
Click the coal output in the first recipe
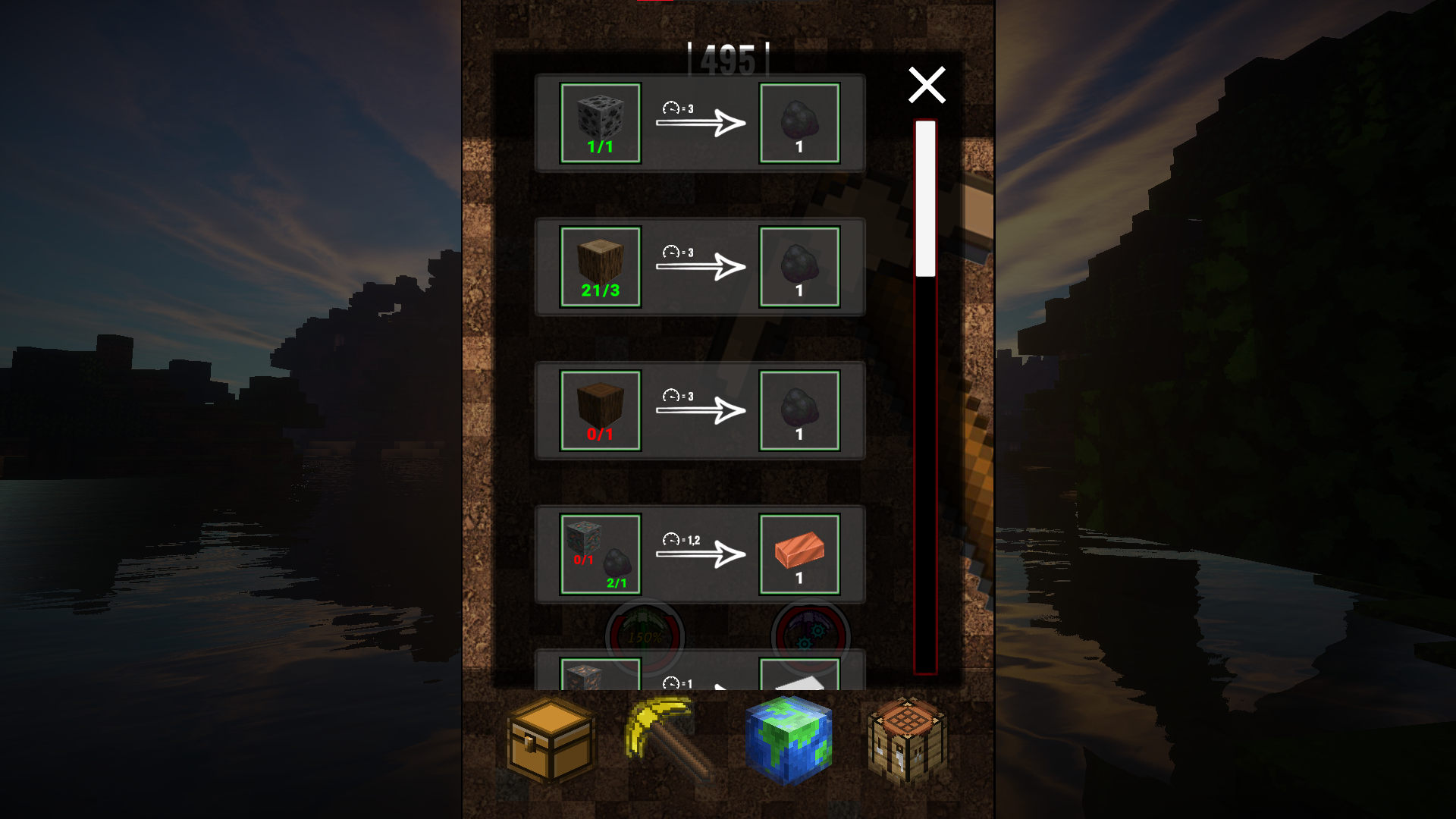[x=799, y=121]
